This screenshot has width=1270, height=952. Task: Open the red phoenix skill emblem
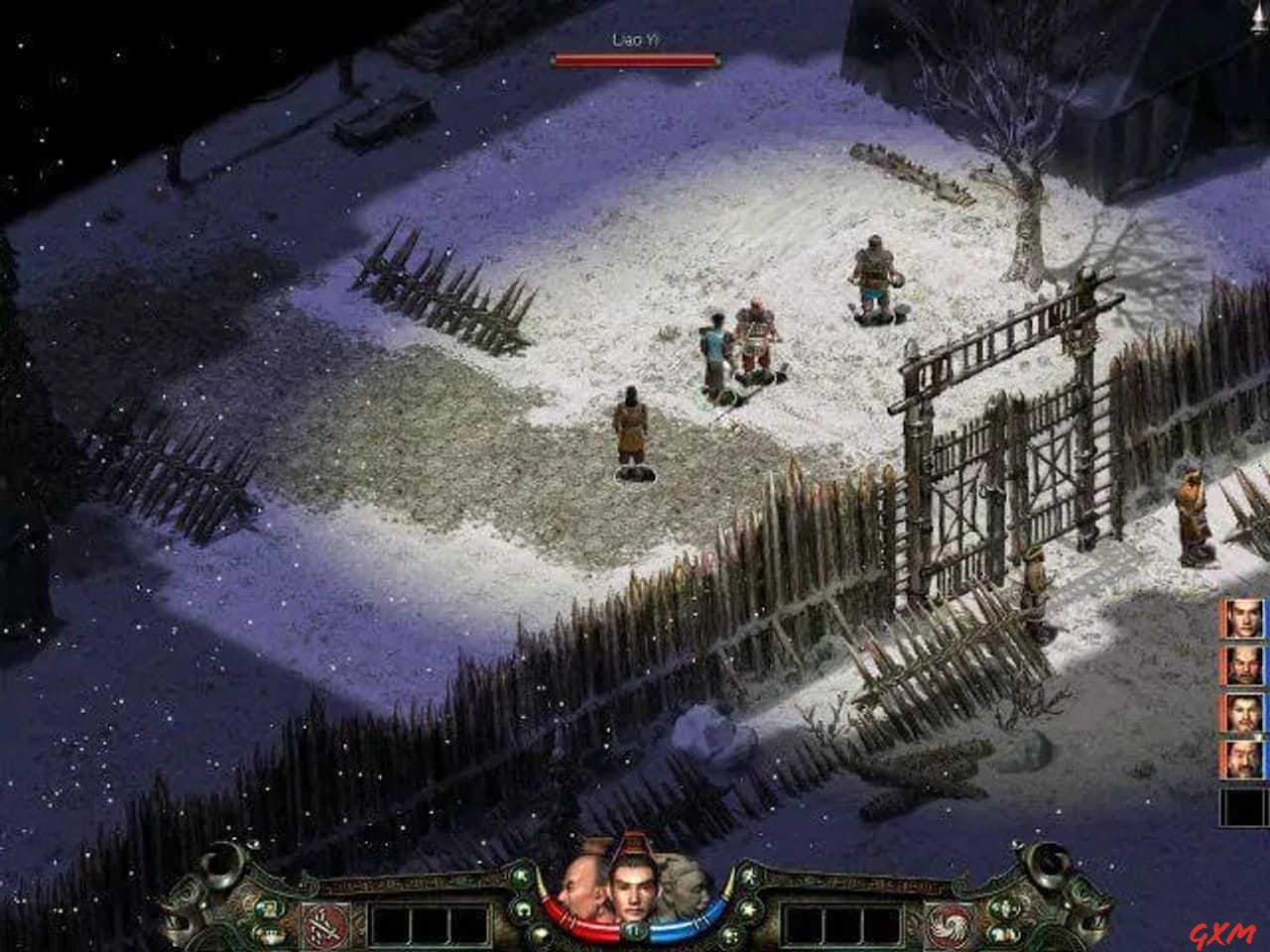point(950,923)
